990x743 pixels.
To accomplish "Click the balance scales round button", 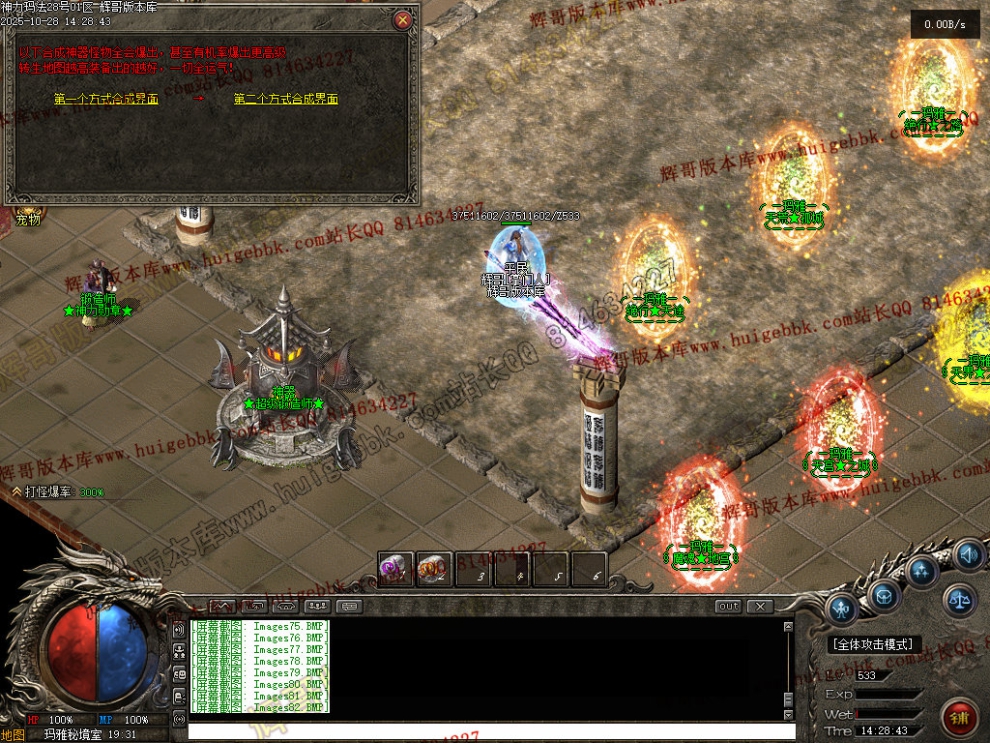I will click(961, 600).
